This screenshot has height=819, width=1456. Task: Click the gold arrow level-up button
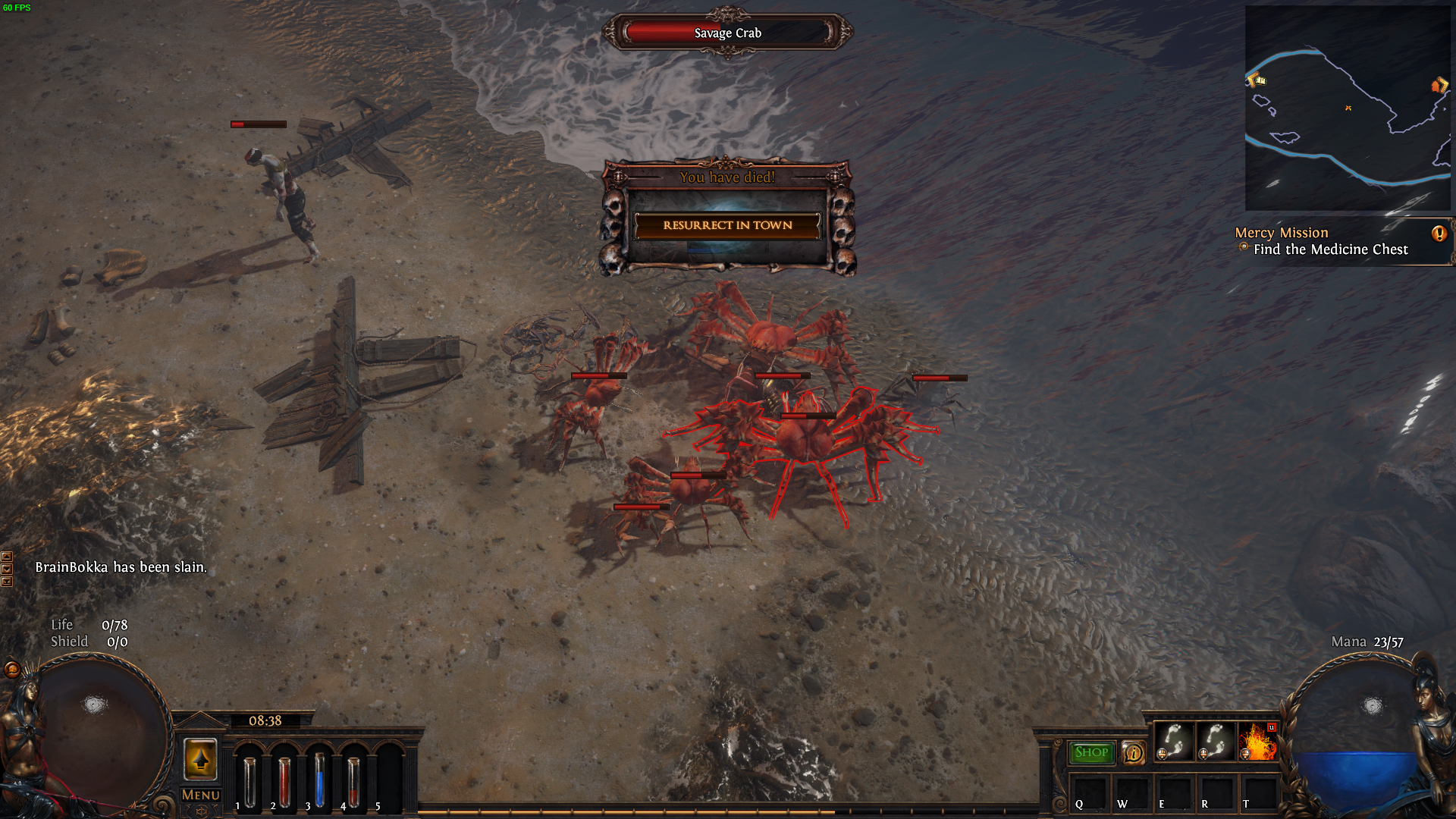coord(201,758)
